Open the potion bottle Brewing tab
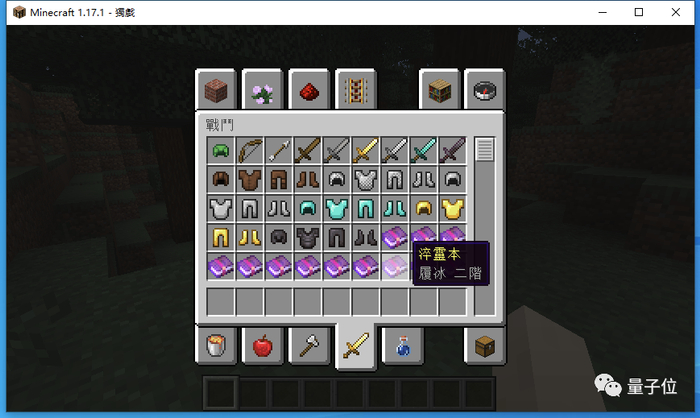The width and height of the screenshot is (700, 418). click(x=401, y=346)
